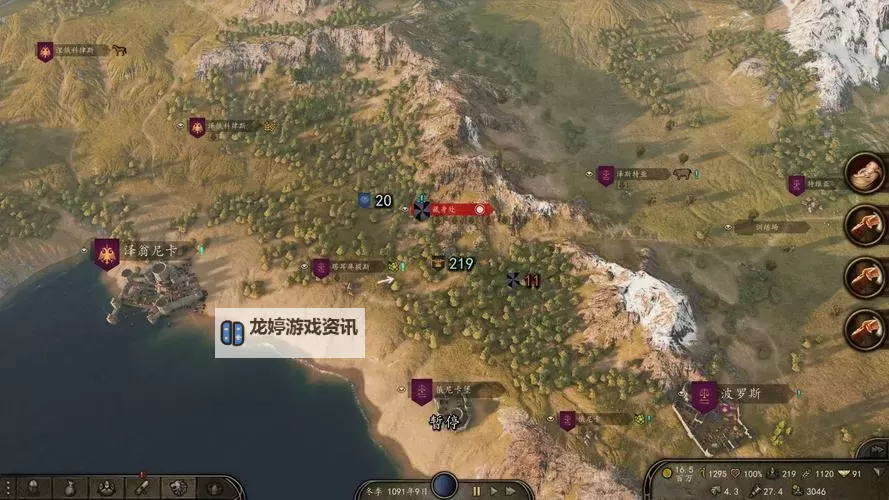Open the quests scroll icon
This screenshot has height=500, width=889.
point(140,488)
